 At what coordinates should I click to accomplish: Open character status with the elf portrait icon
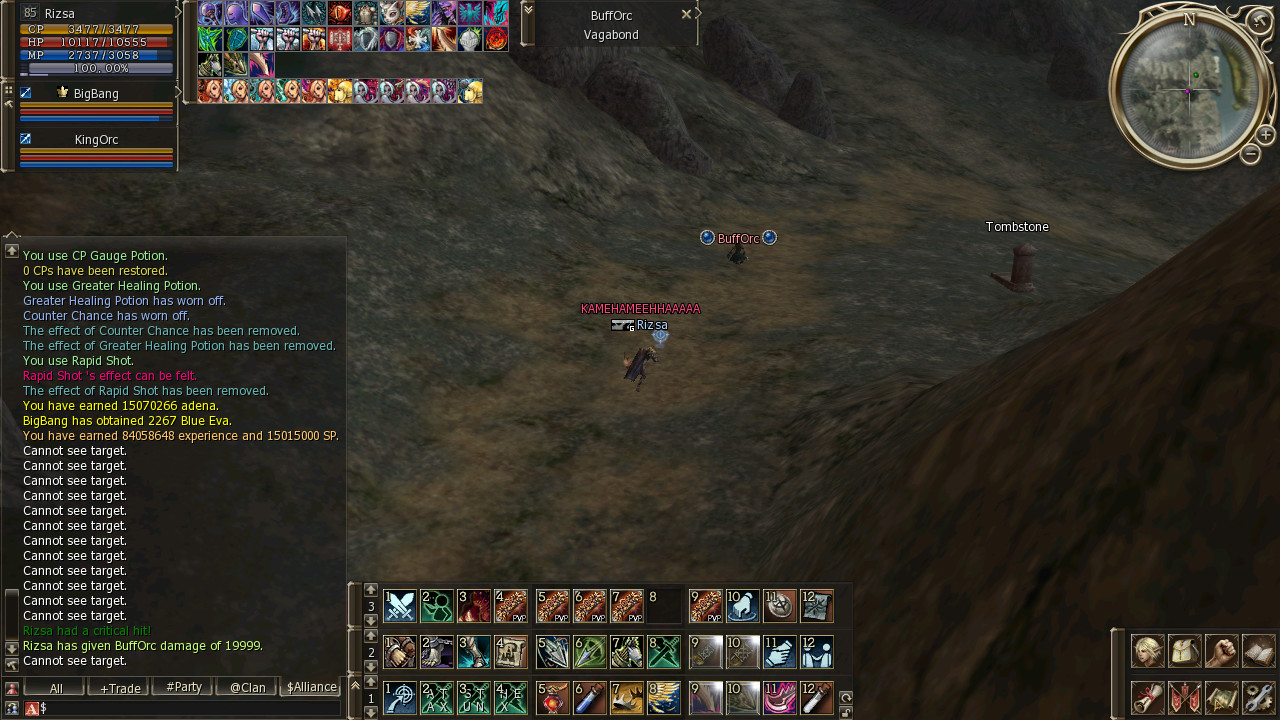1147,651
